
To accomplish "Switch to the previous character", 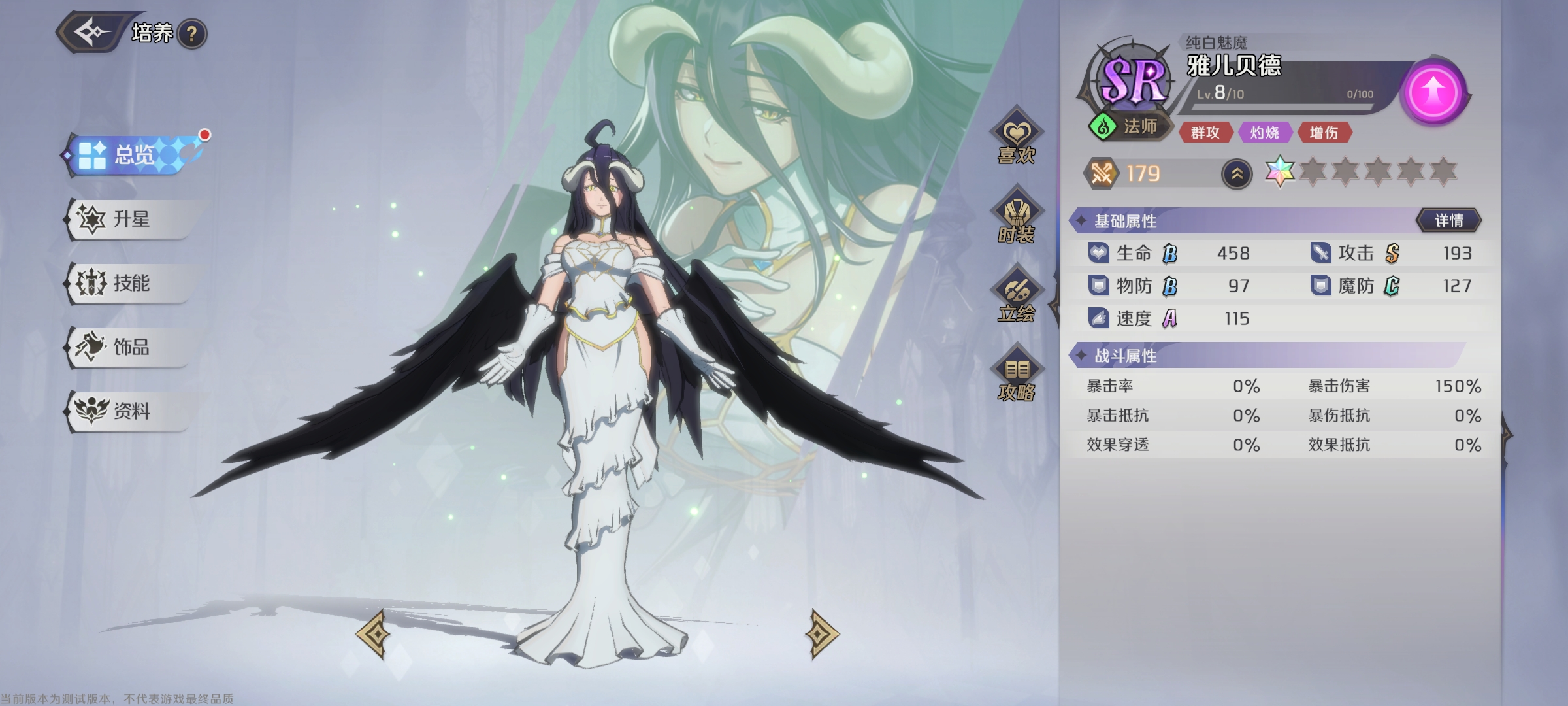I will pyautogui.click(x=373, y=633).
